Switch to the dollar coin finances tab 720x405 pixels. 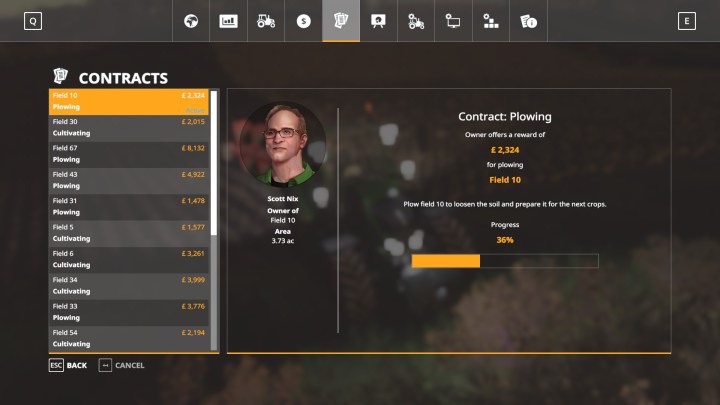pyautogui.click(x=304, y=21)
